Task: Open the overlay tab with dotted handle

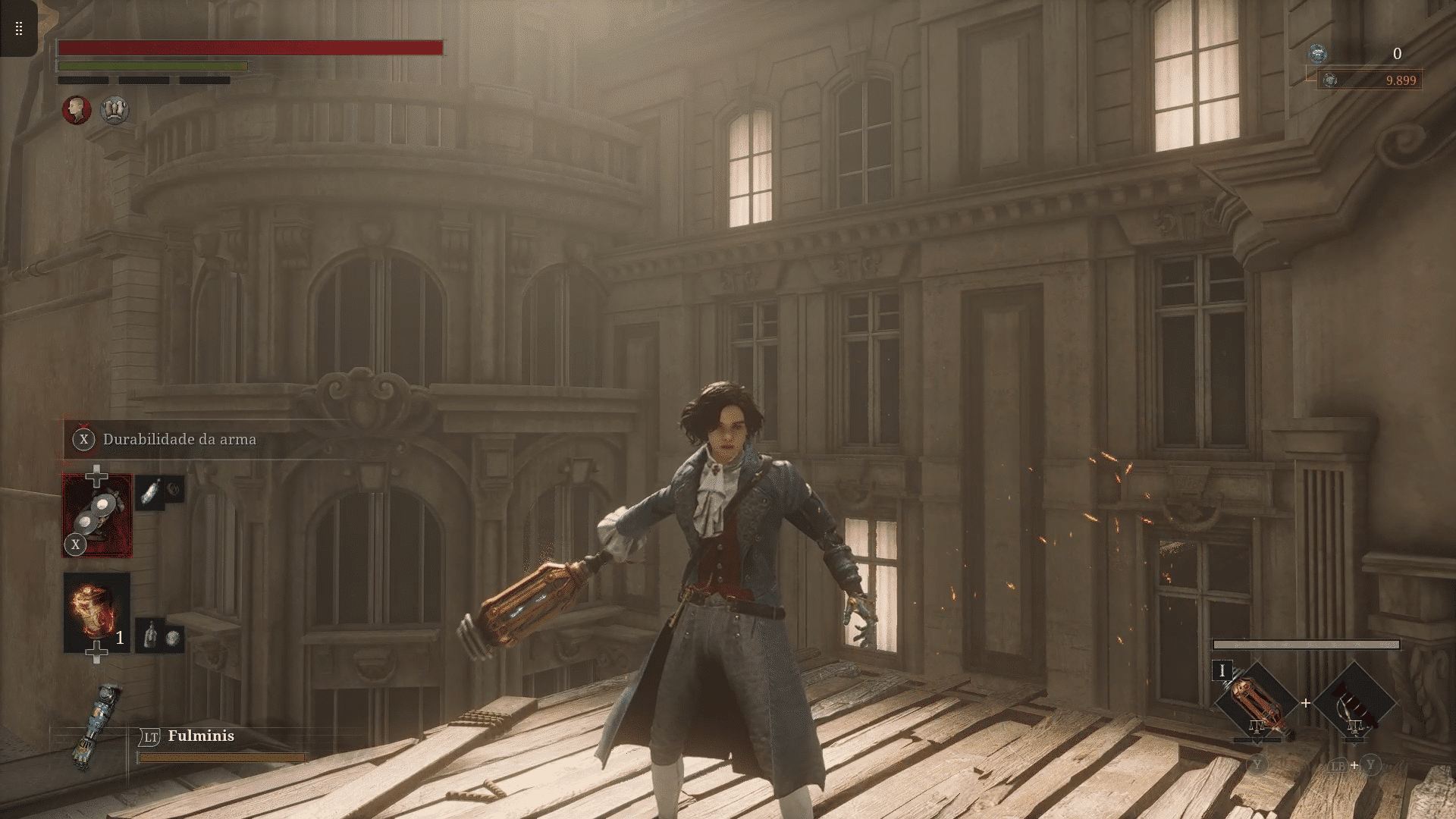Action: coord(18,29)
